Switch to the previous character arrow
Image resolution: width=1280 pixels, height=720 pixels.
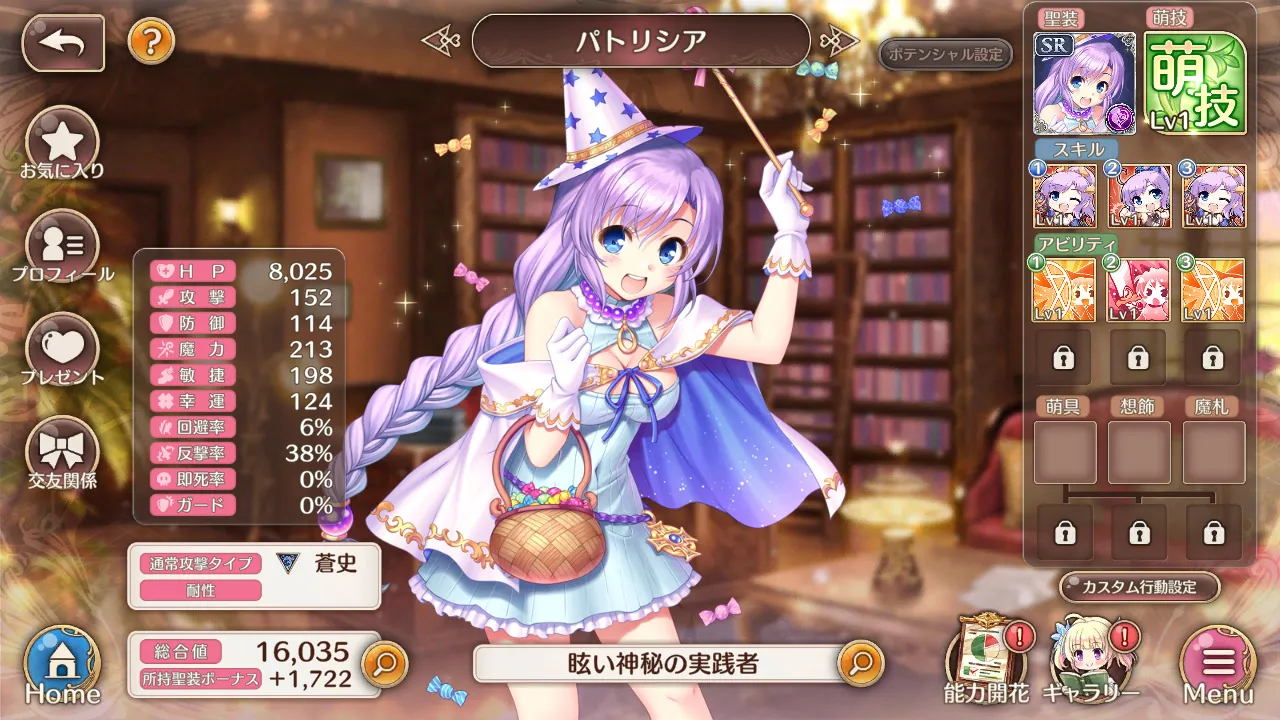441,41
